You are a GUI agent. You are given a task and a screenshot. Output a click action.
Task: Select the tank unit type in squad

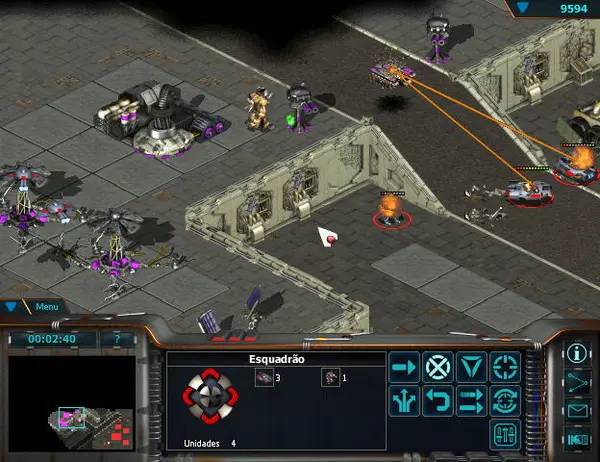coord(263,377)
